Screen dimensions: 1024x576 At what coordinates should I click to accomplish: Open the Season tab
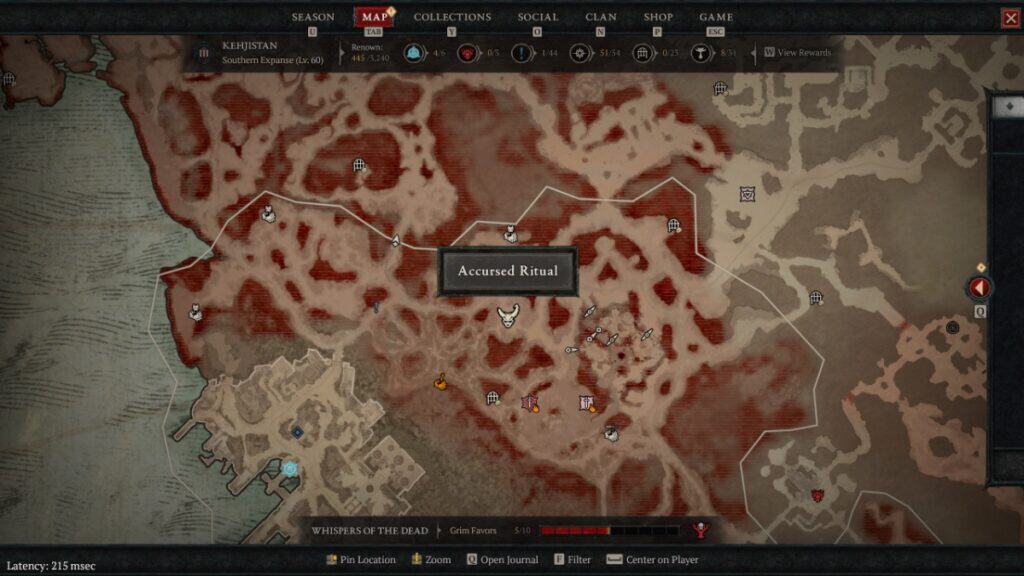pos(313,17)
